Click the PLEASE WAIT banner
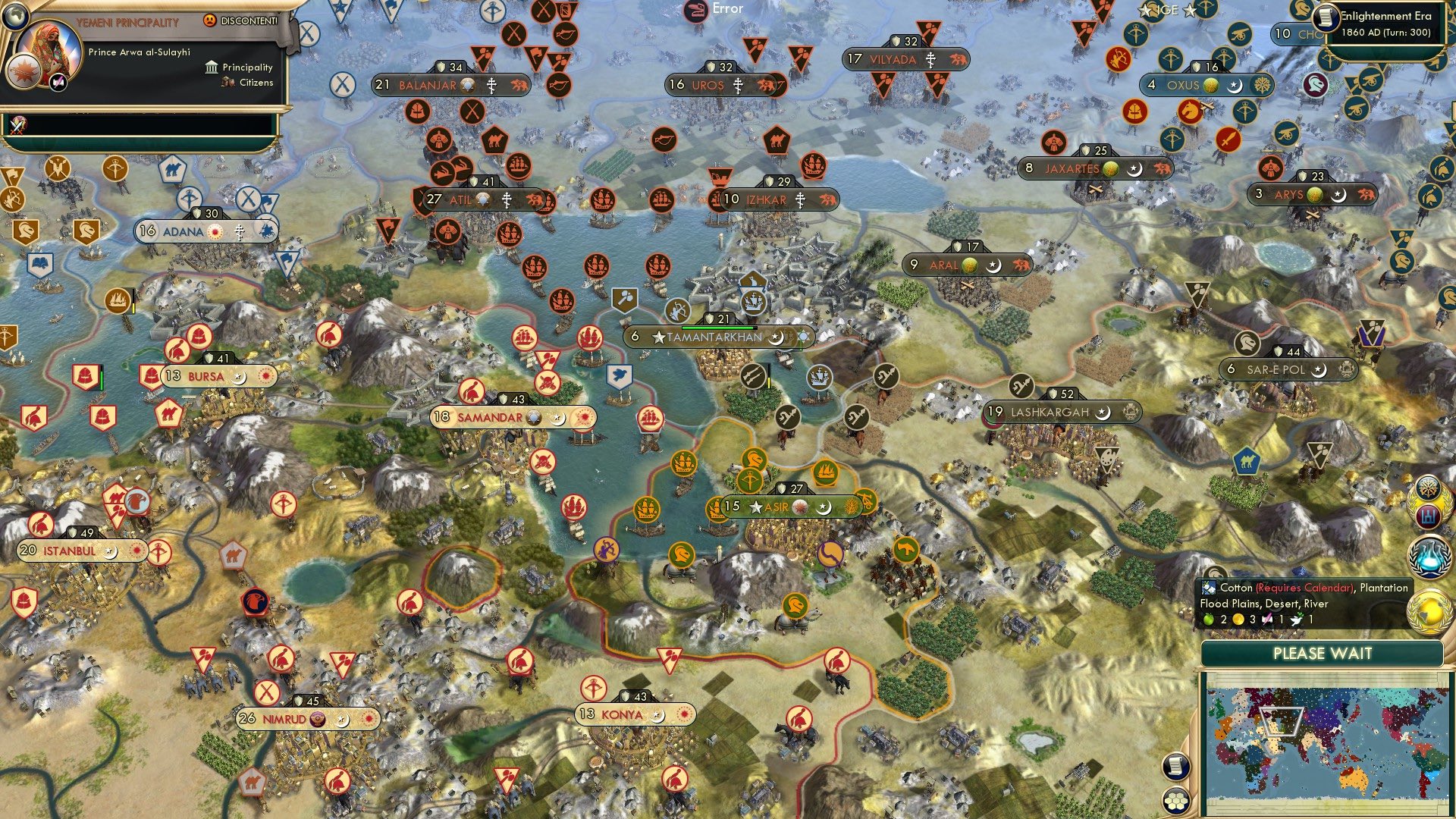1456x819 pixels. 1324,652
